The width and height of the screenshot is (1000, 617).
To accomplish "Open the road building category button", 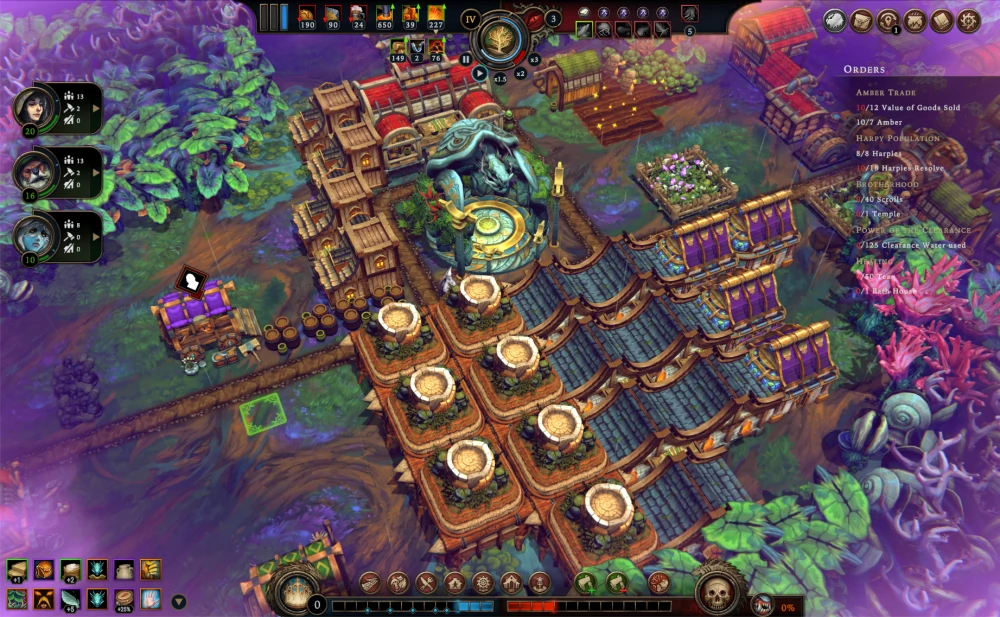I will tap(371, 582).
